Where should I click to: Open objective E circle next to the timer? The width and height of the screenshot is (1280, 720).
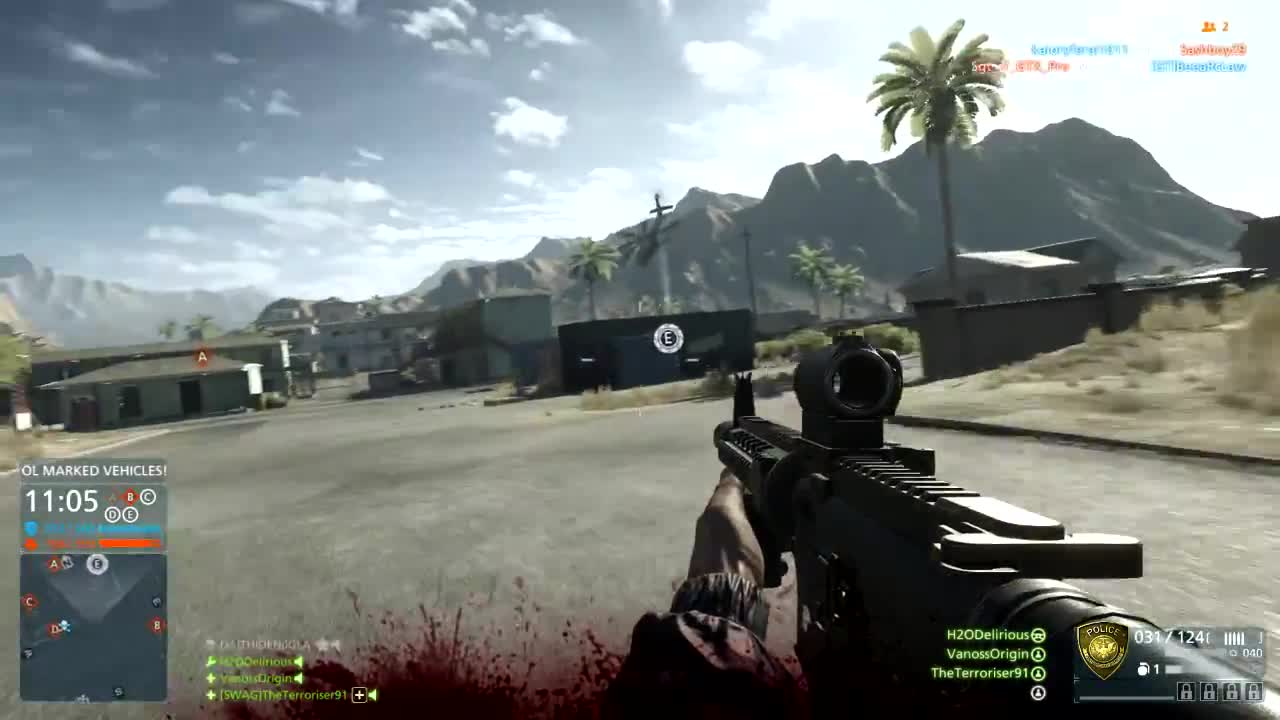tap(130, 514)
